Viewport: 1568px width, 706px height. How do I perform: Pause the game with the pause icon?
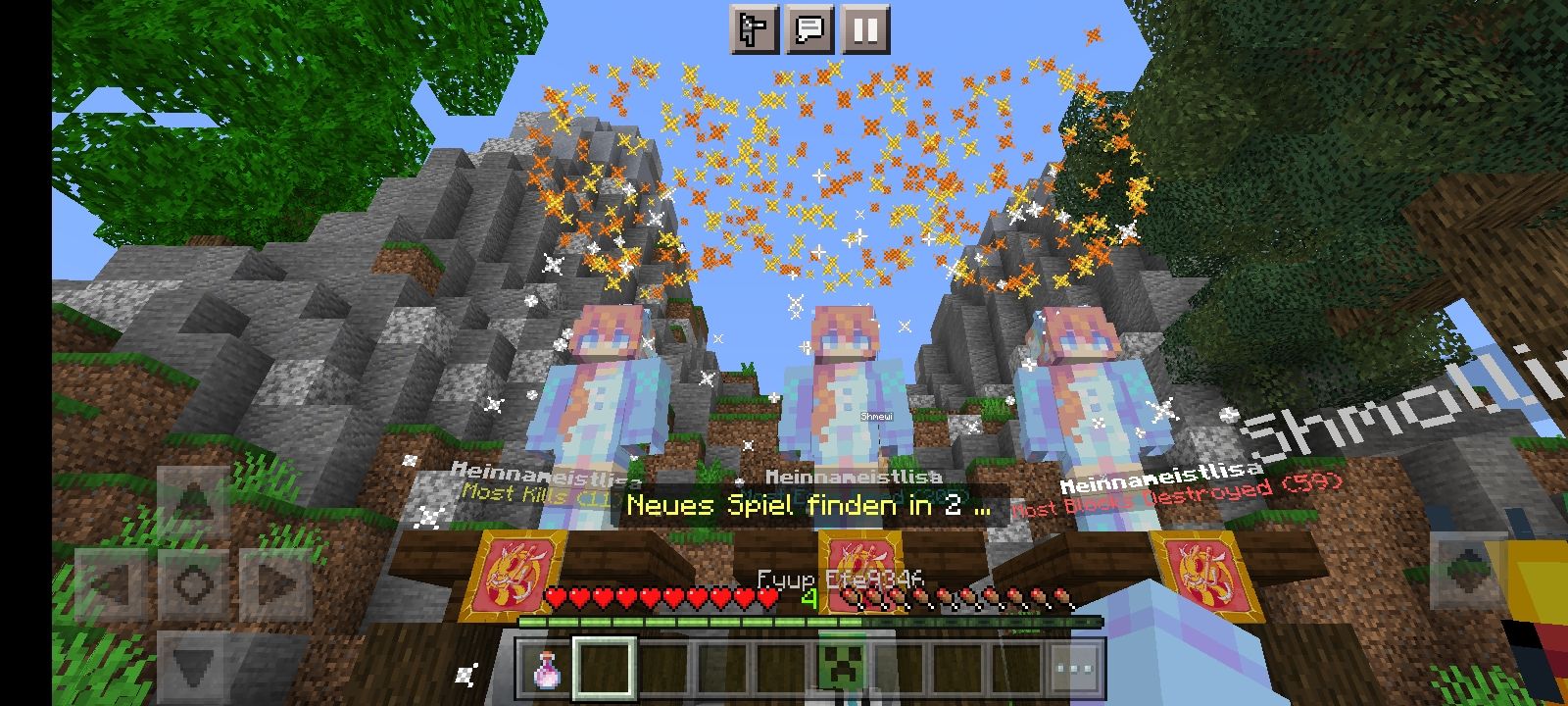coord(864,30)
